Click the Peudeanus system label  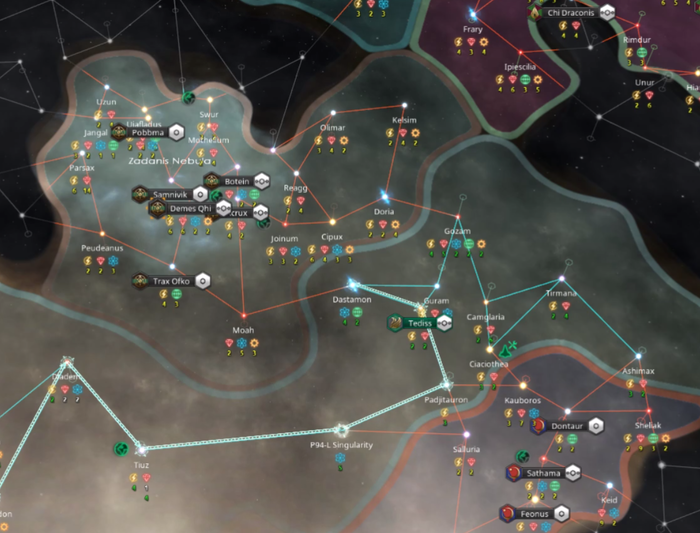(x=102, y=247)
